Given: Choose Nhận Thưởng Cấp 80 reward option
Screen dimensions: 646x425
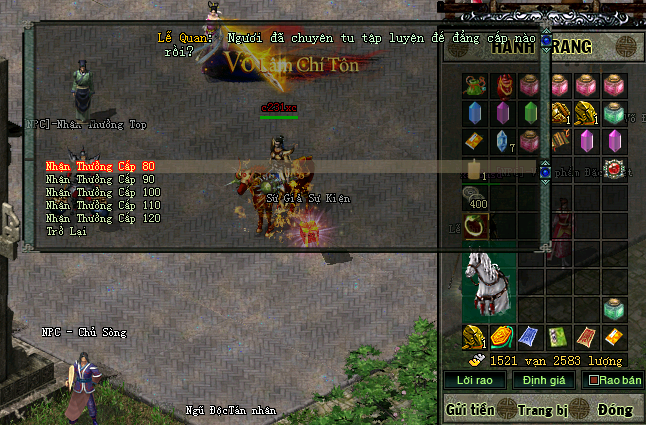Looking at the screenshot, I should [101, 166].
